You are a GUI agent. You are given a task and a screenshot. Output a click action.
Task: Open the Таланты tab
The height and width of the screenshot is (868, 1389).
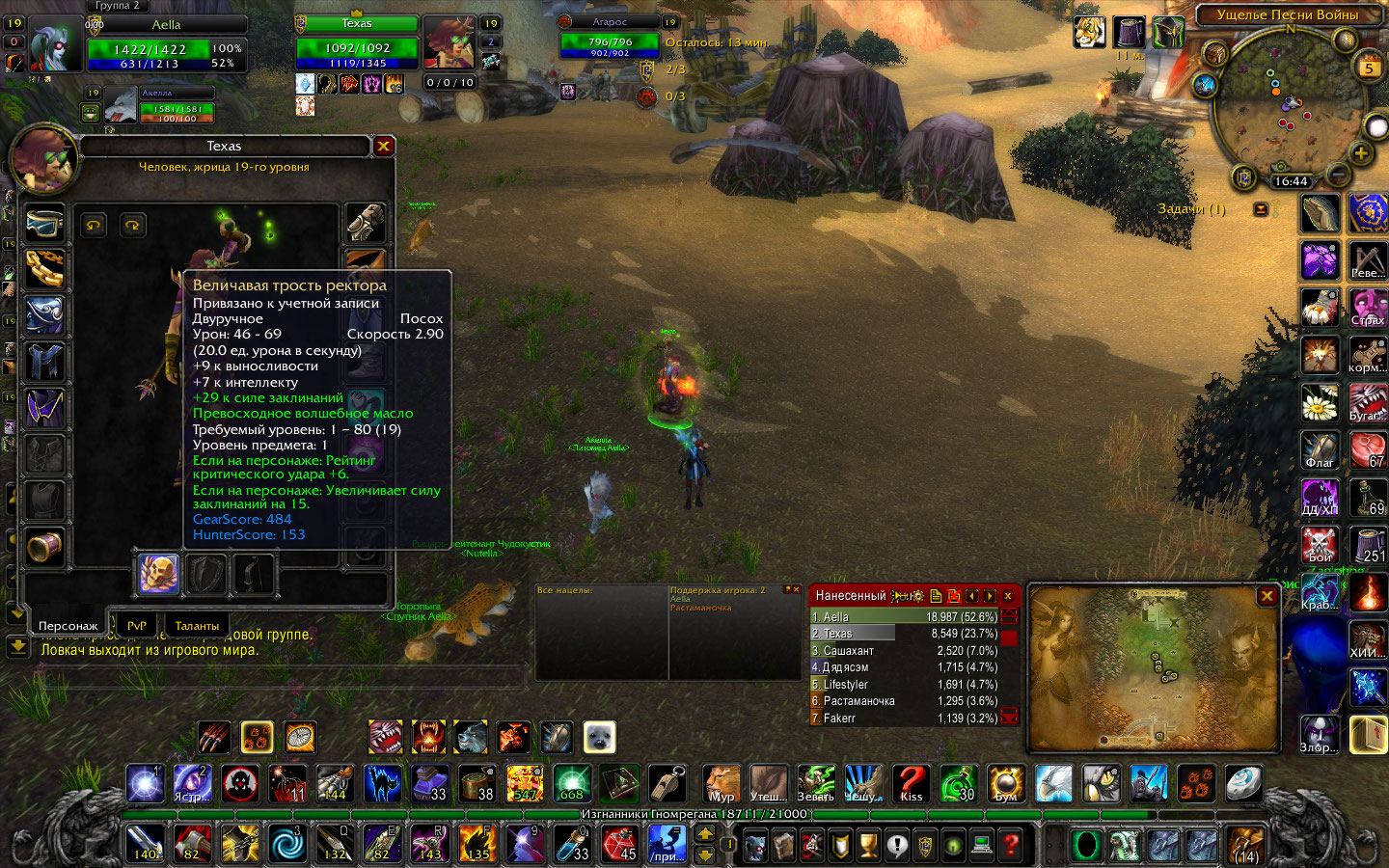pos(197,626)
